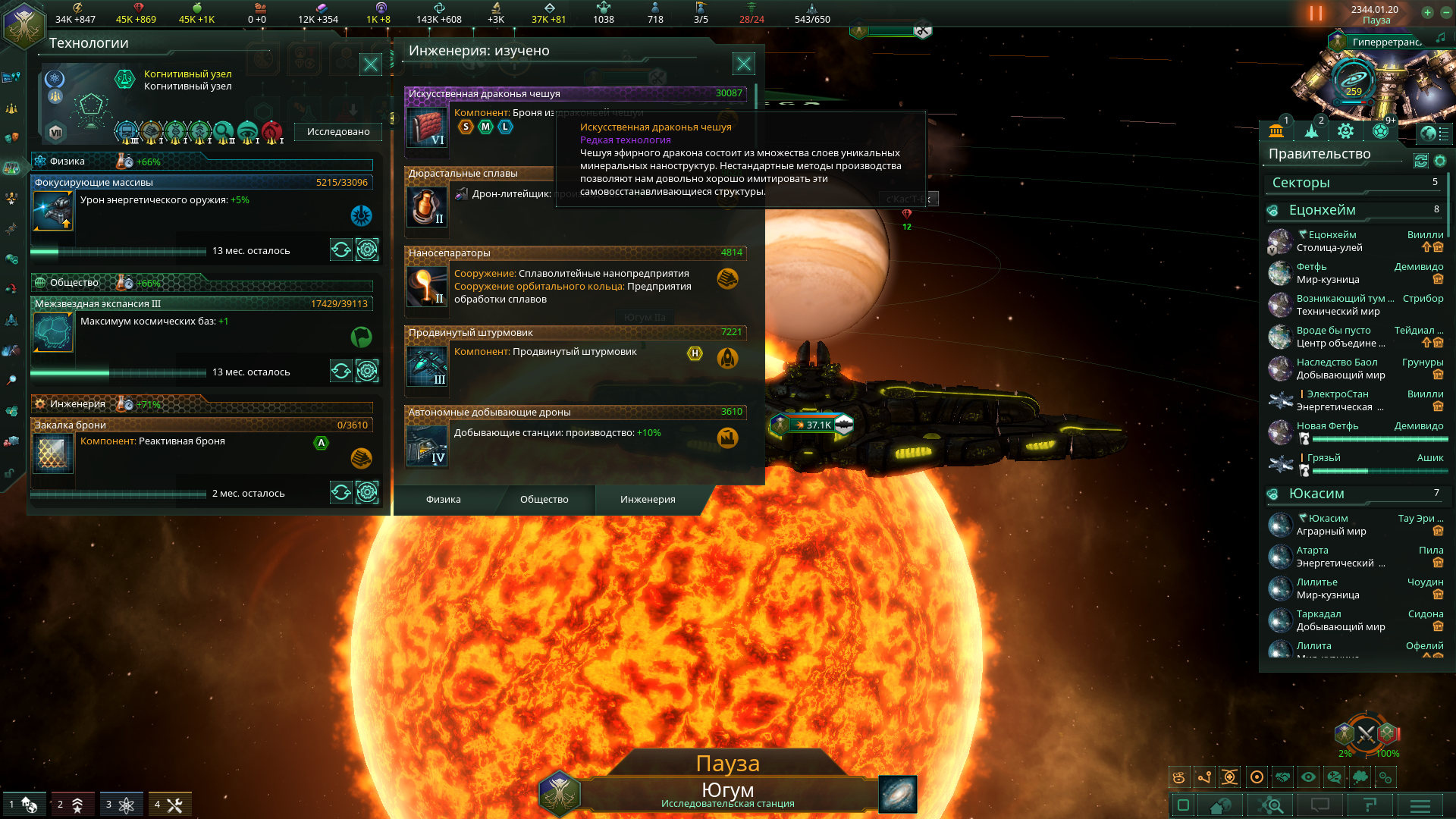Select control group 3

point(120,804)
